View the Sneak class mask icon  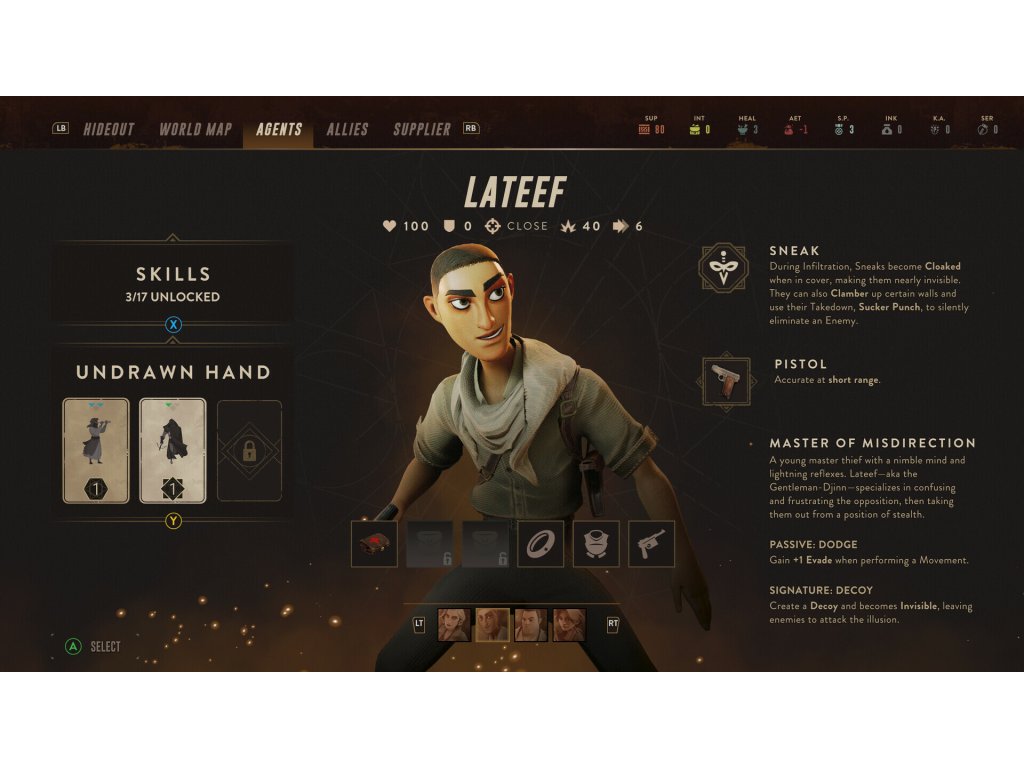[x=726, y=269]
